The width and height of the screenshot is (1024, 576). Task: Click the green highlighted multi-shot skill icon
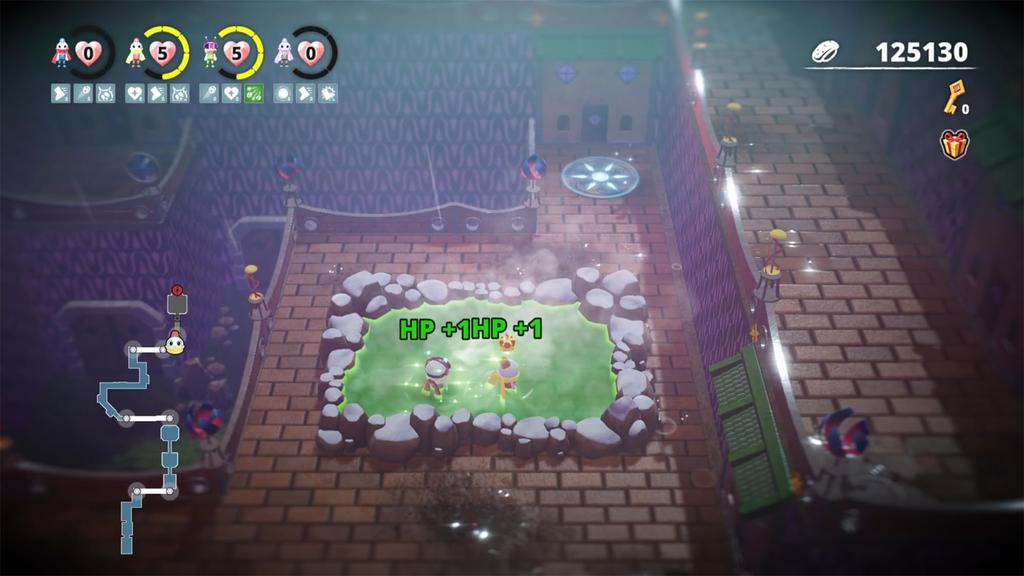(x=254, y=93)
